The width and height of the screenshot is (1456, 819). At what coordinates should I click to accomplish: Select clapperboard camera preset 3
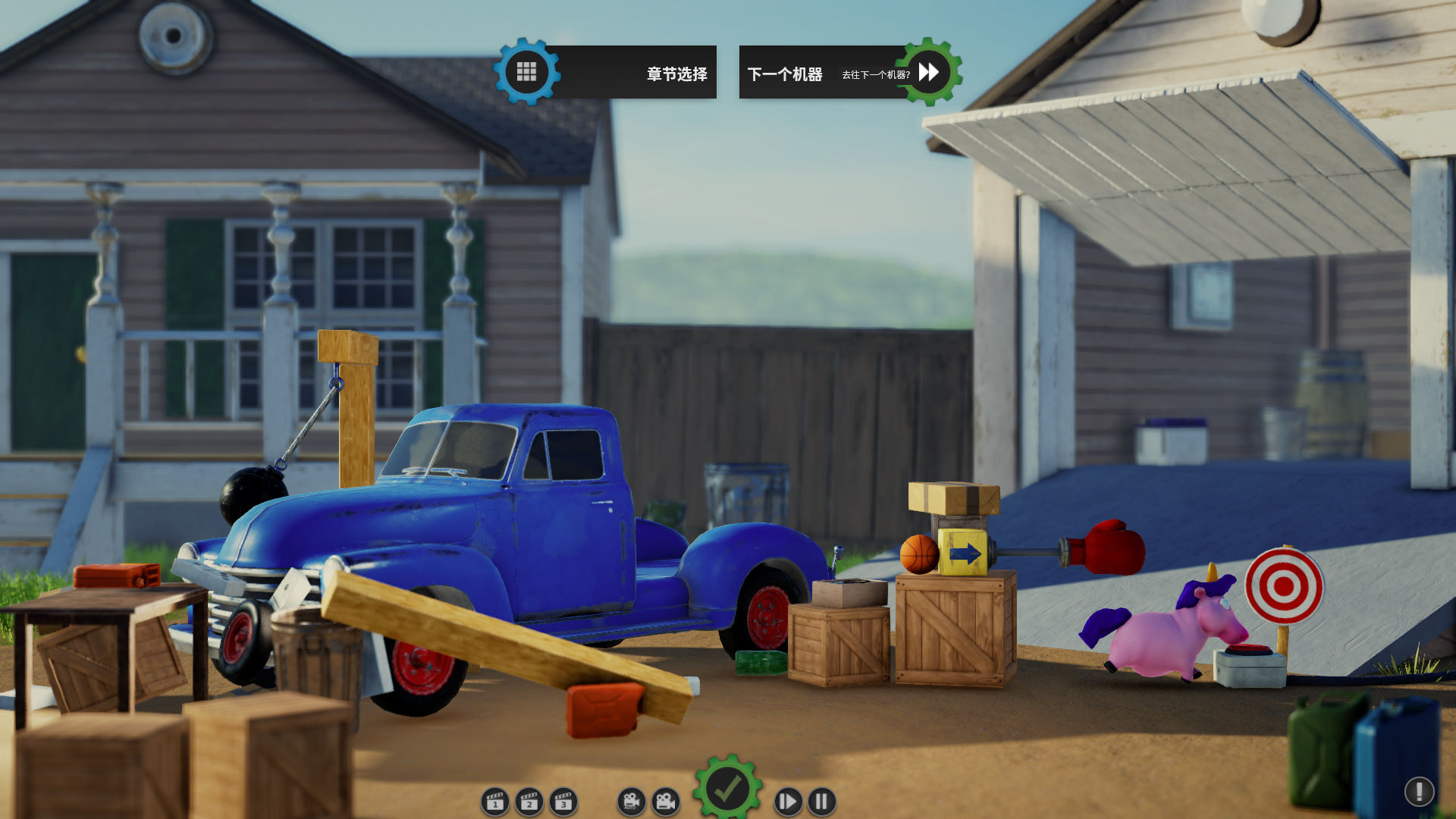(563, 801)
